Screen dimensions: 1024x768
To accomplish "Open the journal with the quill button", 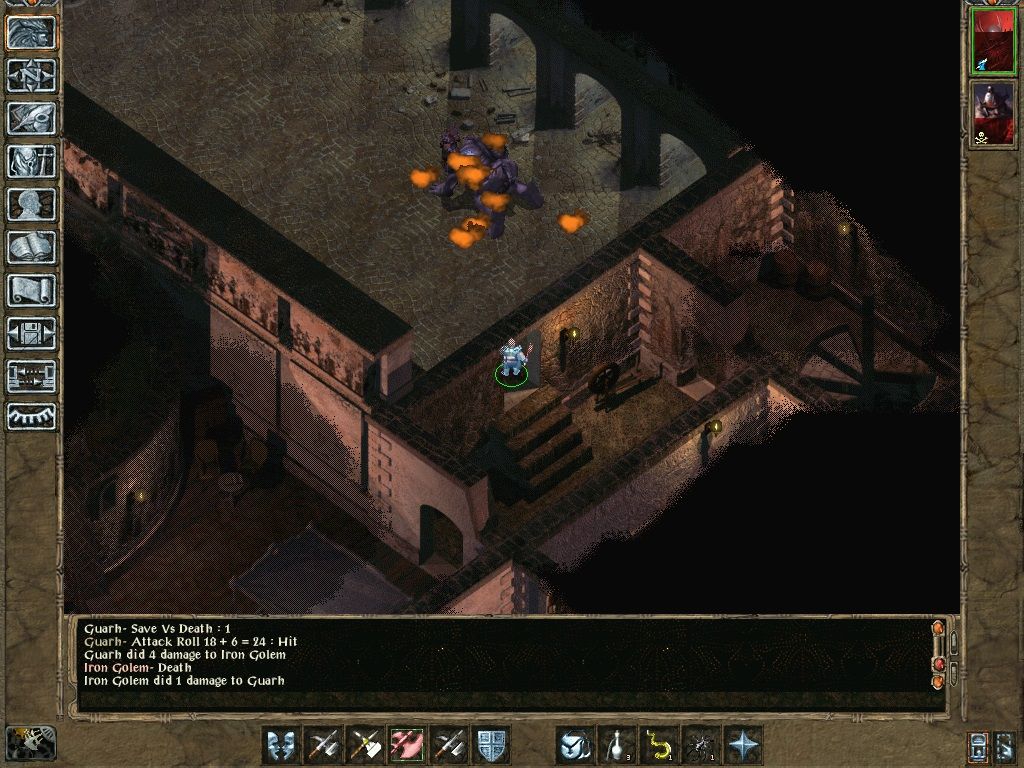I will [x=31, y=118].
